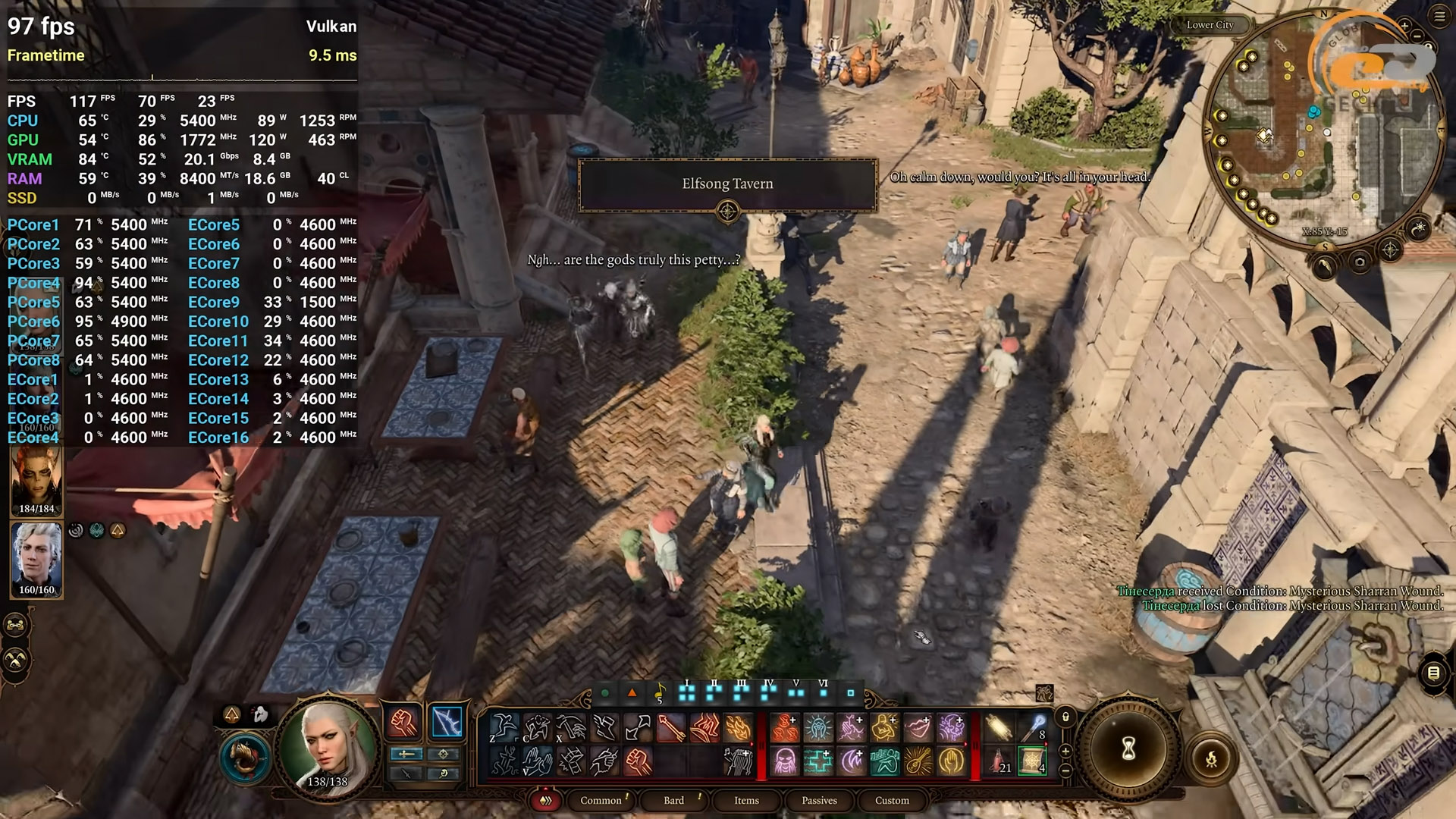The width and height of the screenshot is (1456, 819).
Task: Use the web scroll with 4 count
Action: [1032, 760]
